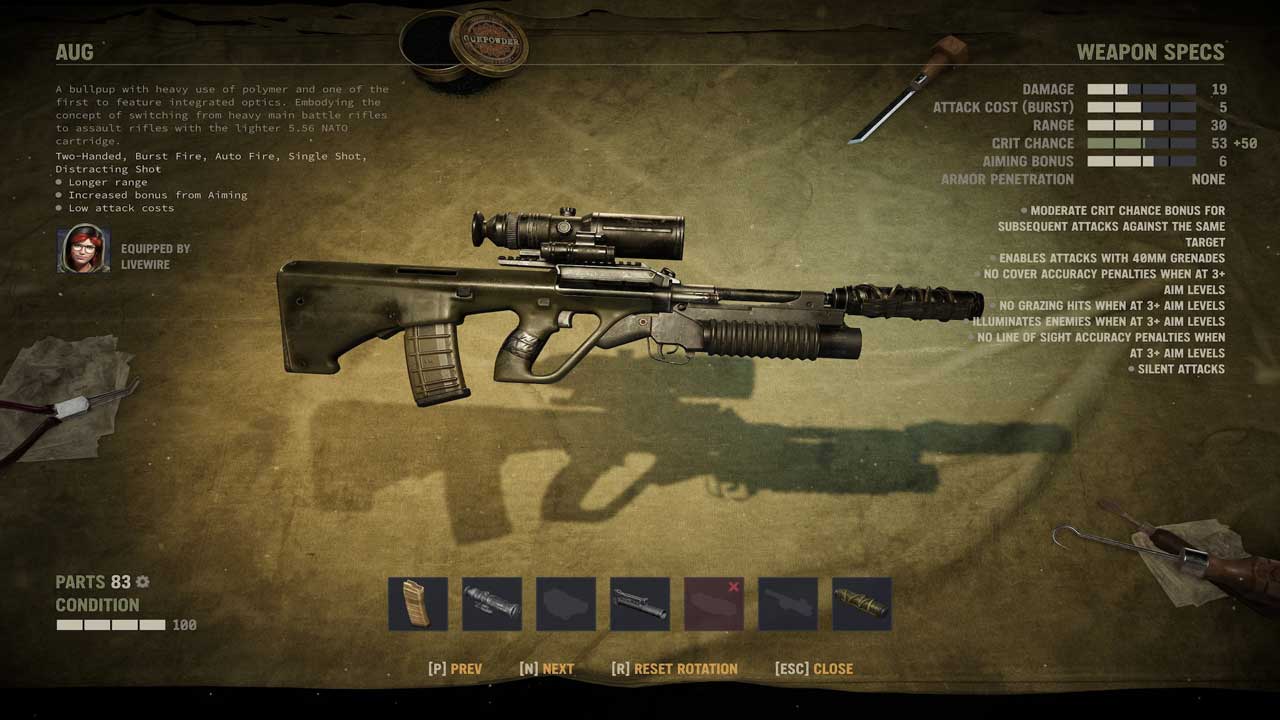Show the NEXT weapon
This screenshot has height=720, width=1280.
pyautogui.click(x=547, y=669)
